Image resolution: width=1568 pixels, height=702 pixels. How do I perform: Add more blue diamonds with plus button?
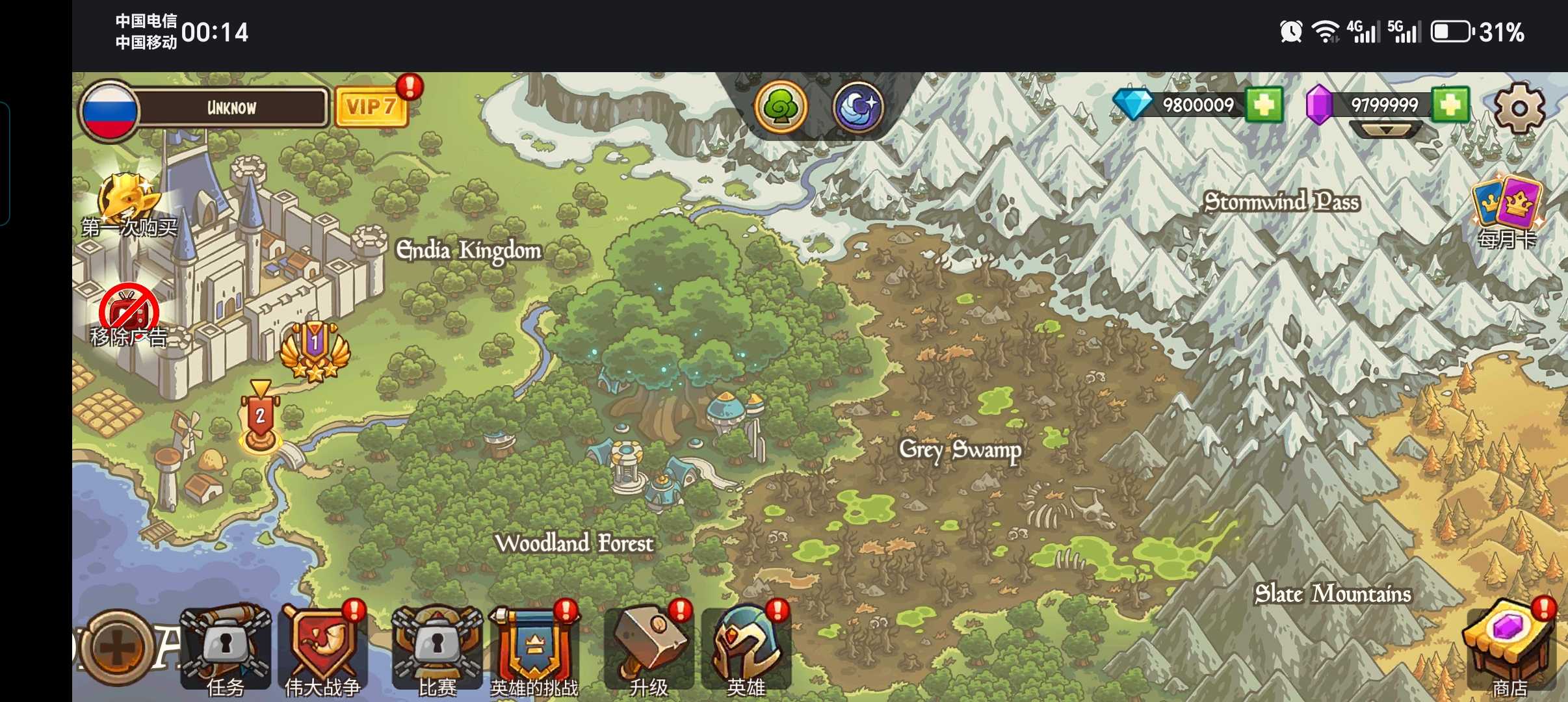click(x=1264, y=105)
